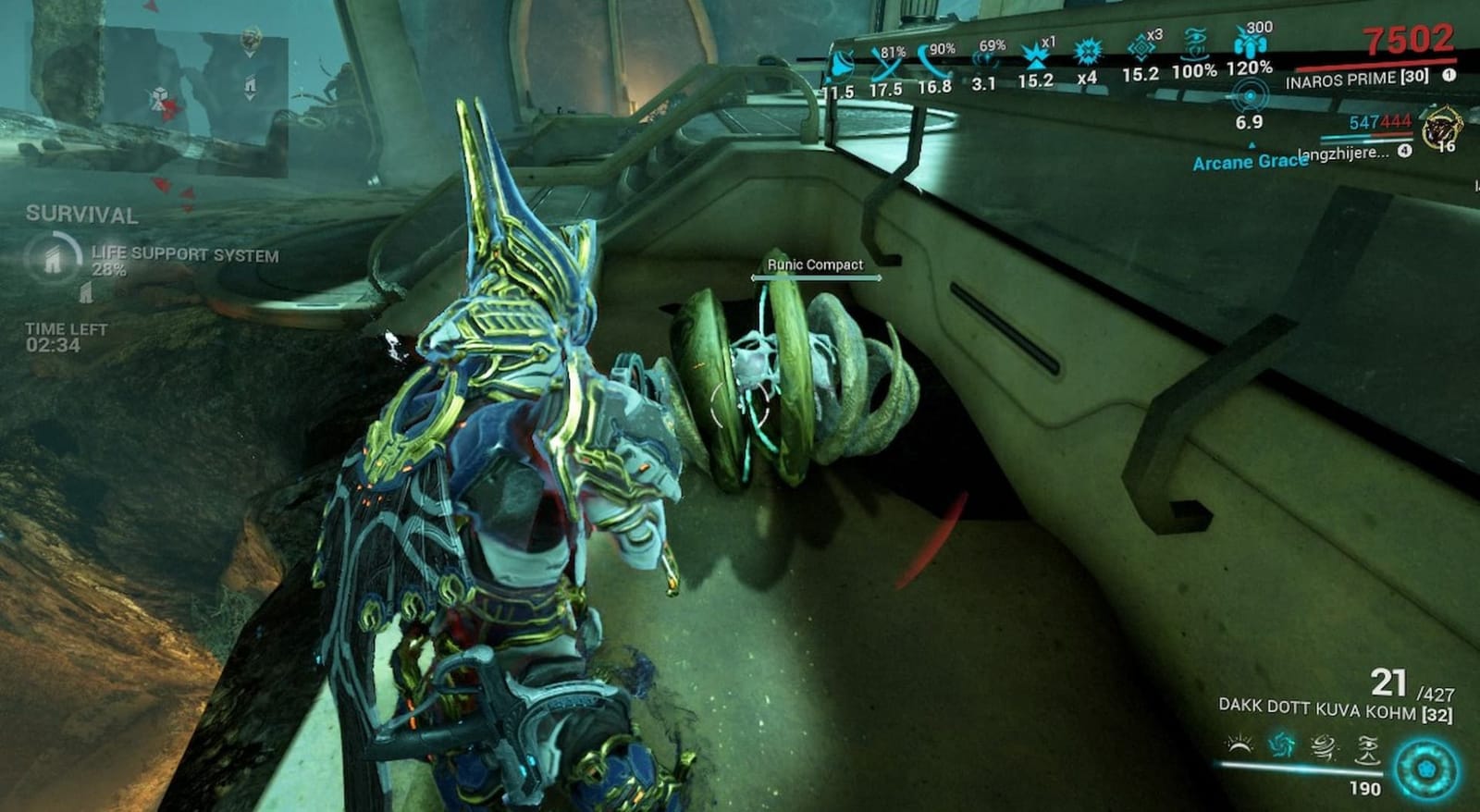Open the INAROS PRIME [30] nameplate
1480x812 pixels.
1360,80
